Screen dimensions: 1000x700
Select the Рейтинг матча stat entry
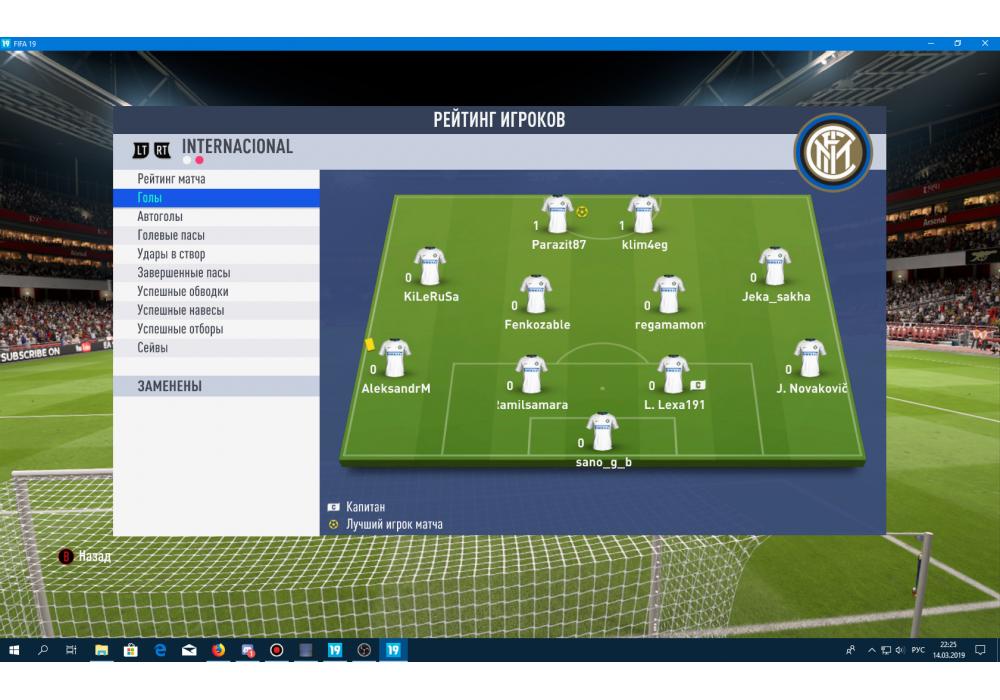pyautogui.click(x=172, y=179)
